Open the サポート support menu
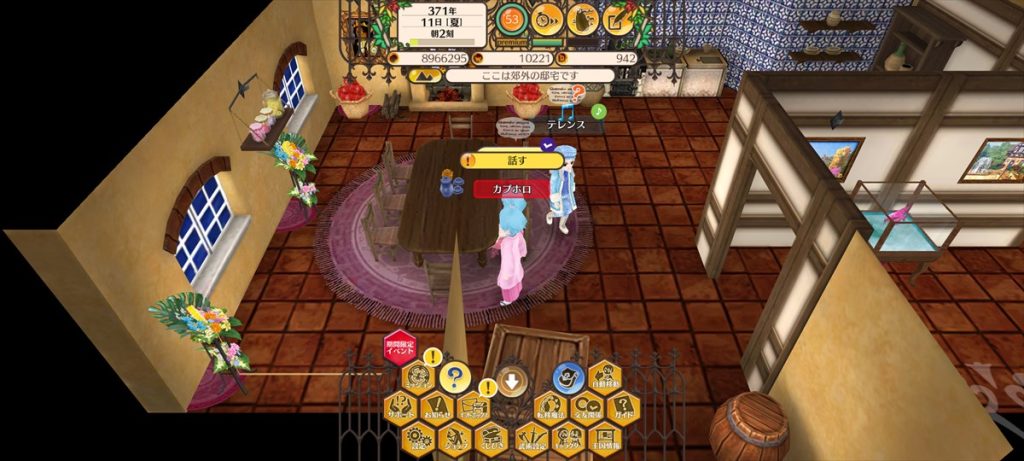This screenshot has width=1024, height=461. coord(400,408)
